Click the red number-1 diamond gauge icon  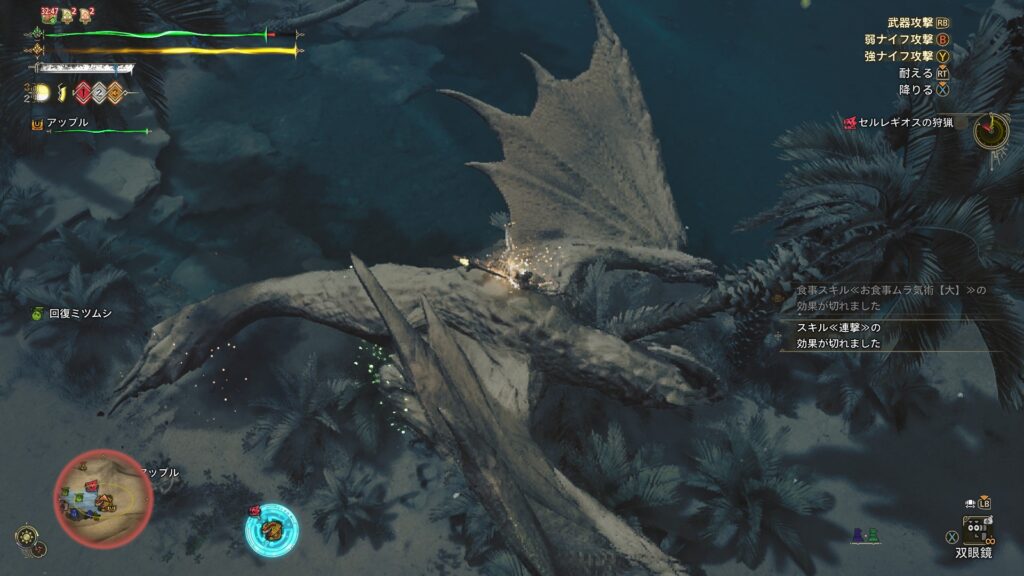coord(81,93)
